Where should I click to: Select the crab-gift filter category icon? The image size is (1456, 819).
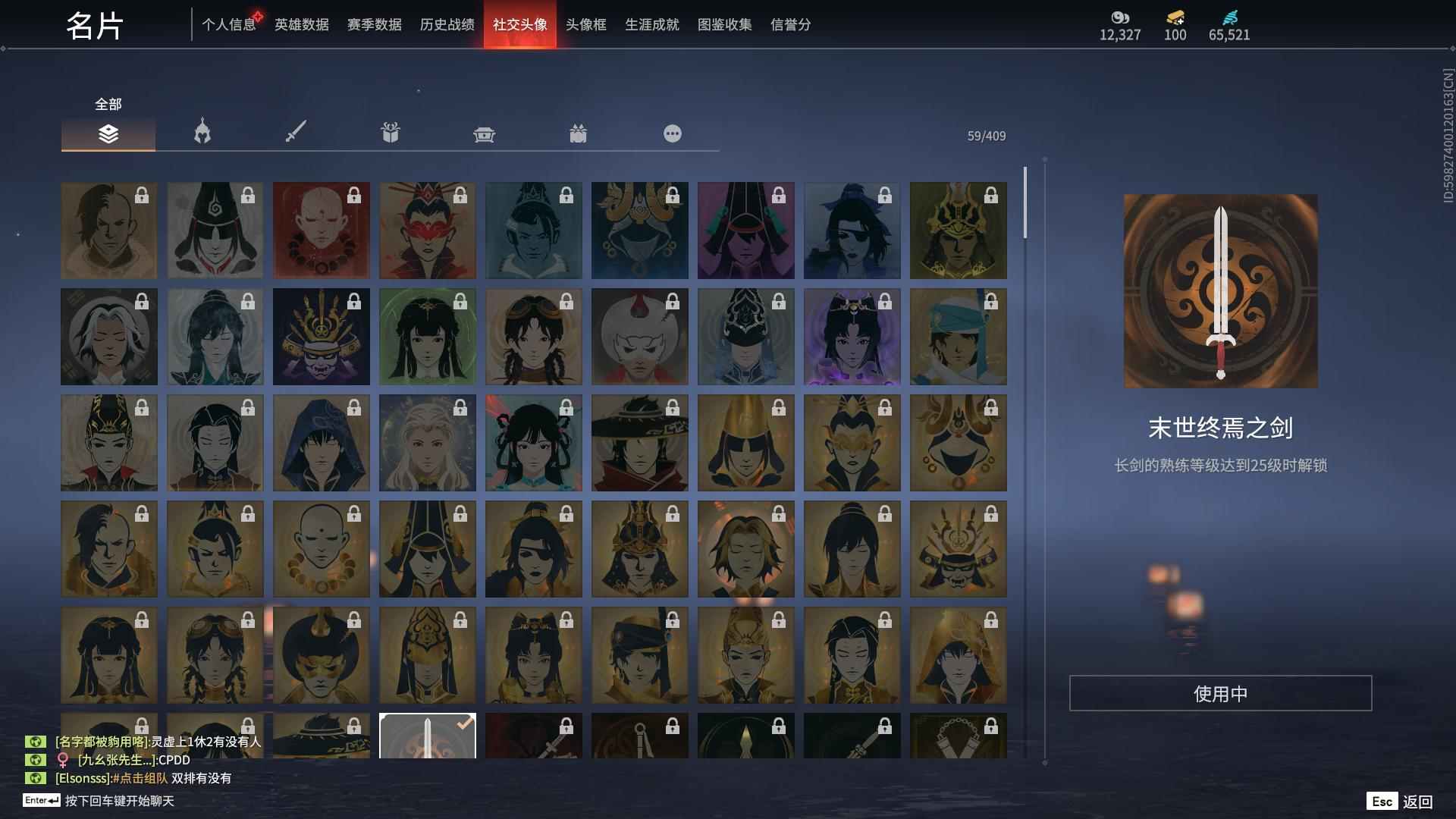point(579,133)
